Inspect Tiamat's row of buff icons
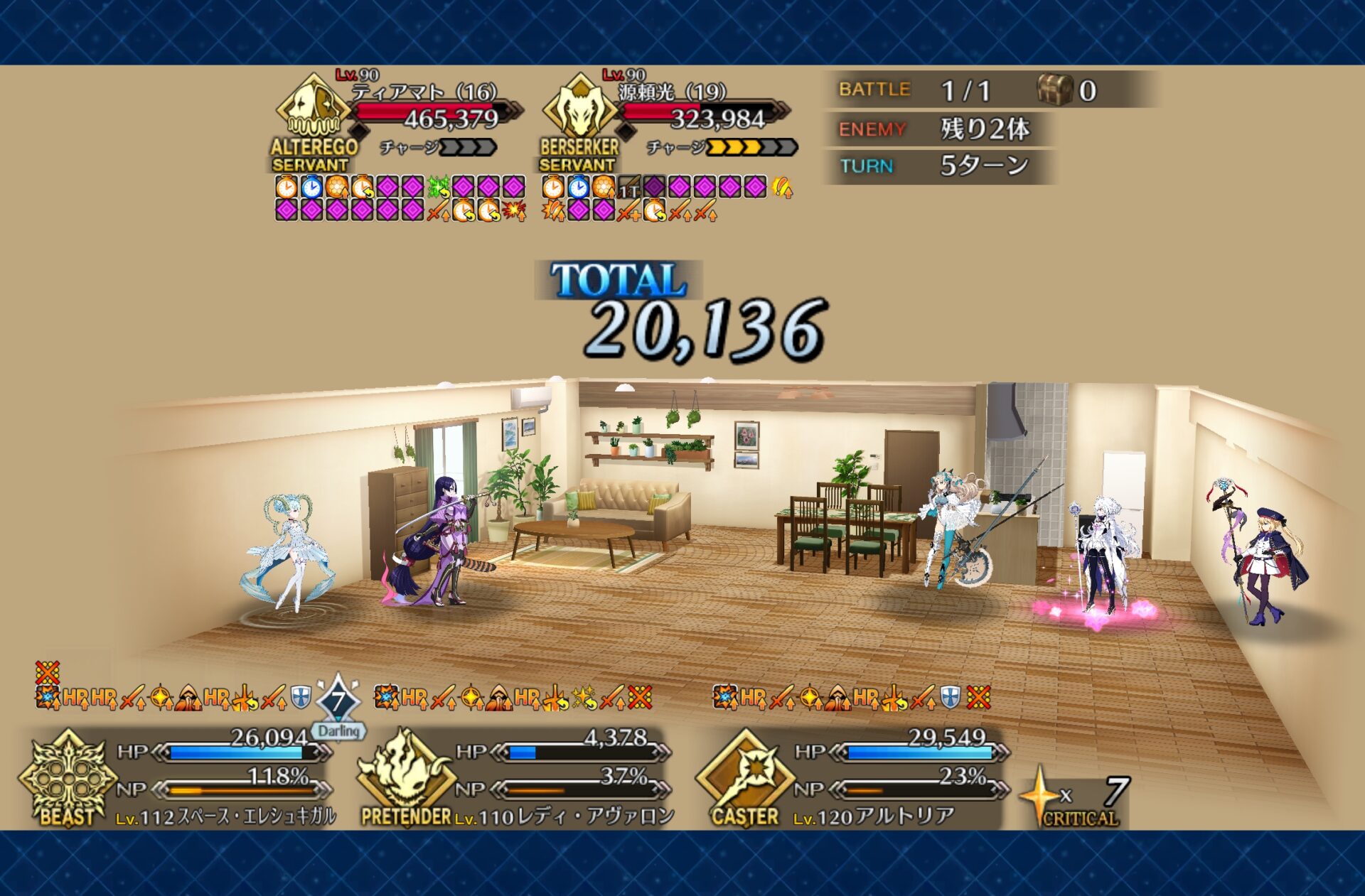The height and width of the screenshot is (896, 1365). (400, 198)
